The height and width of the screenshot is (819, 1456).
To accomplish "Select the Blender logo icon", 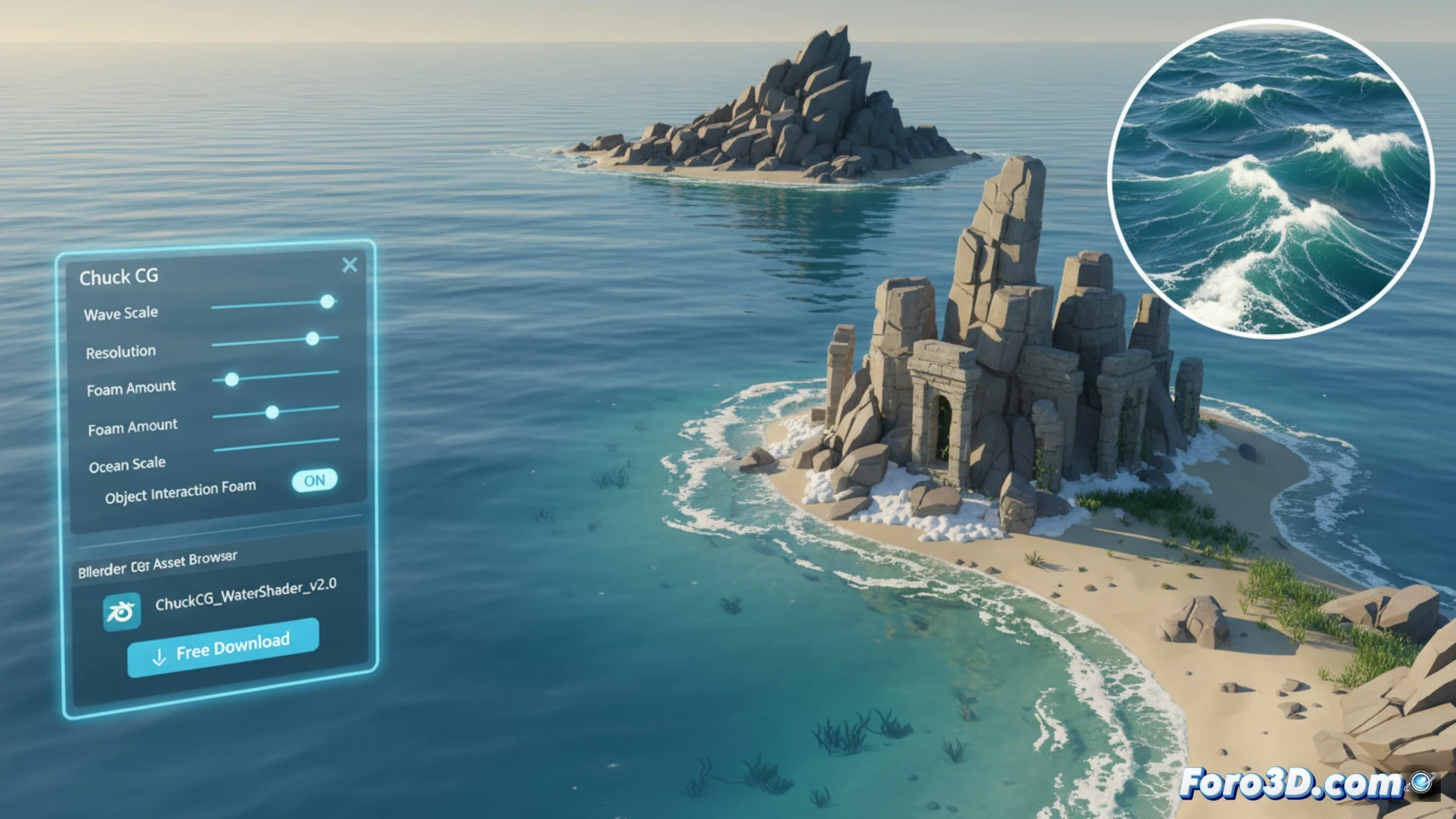I will 121,611.
